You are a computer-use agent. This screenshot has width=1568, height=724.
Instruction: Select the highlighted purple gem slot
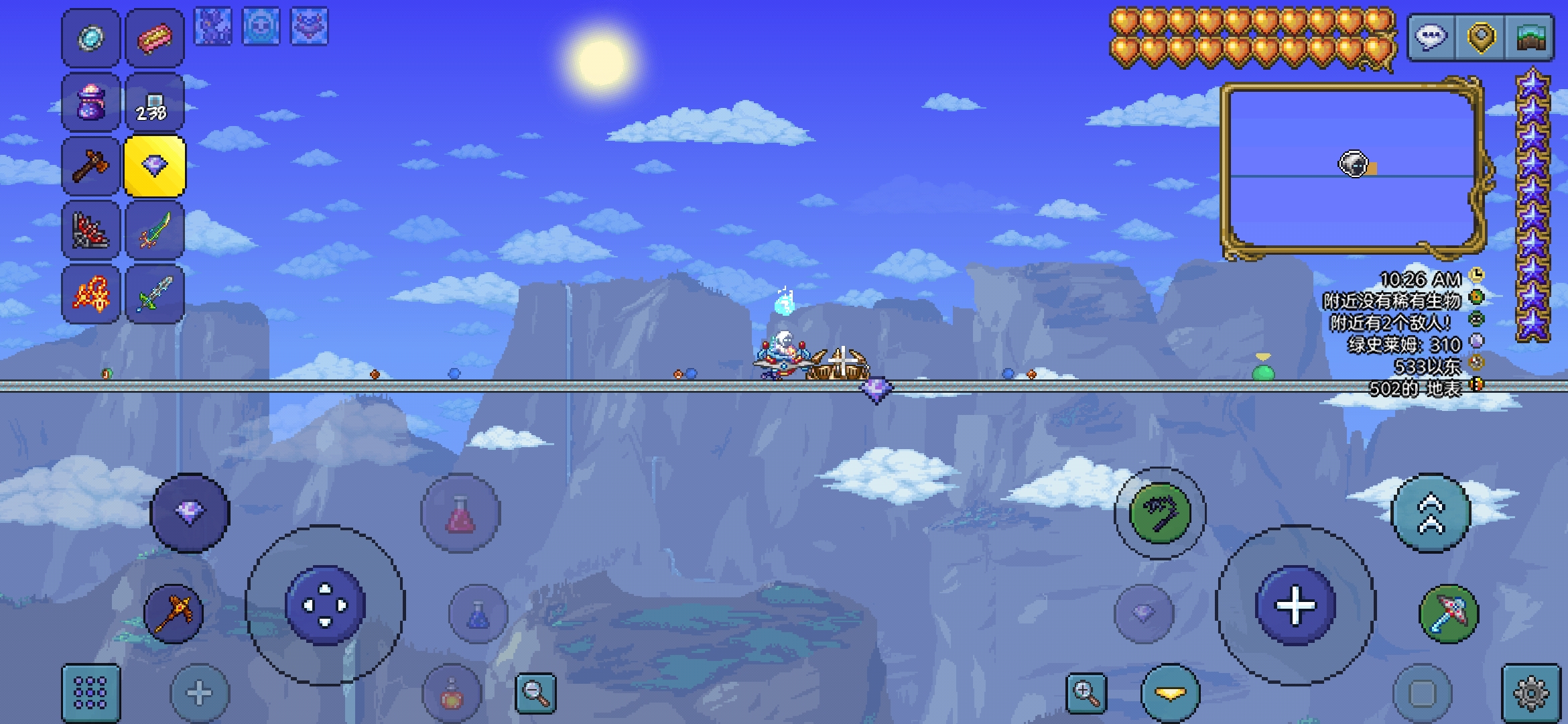click(x=154, y=166)
